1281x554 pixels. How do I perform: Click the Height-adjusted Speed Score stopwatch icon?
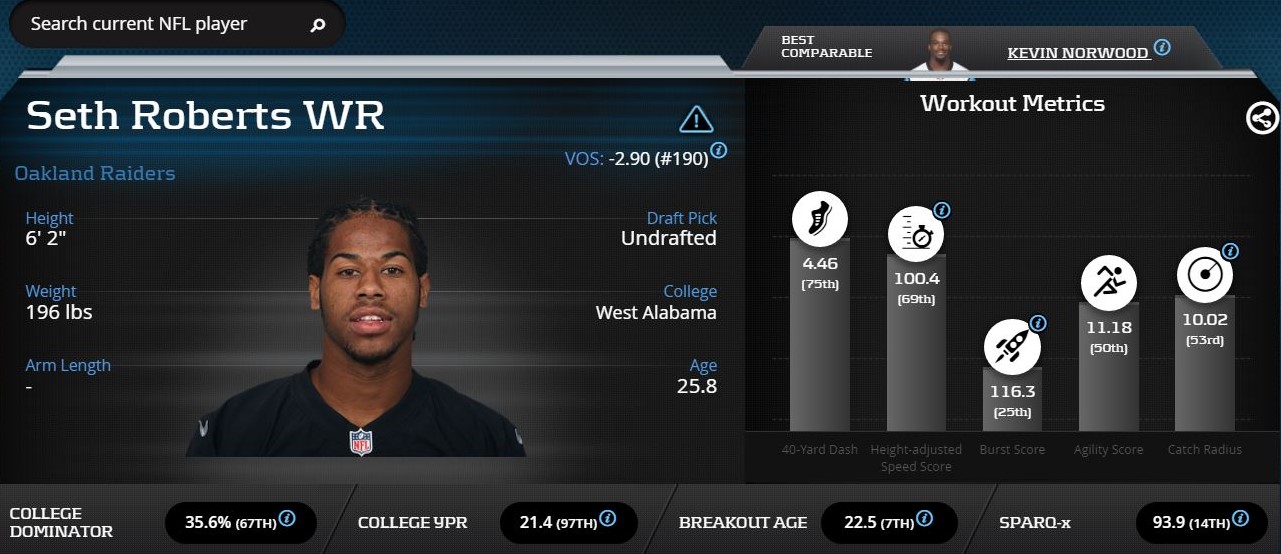[x=916, y=235]
